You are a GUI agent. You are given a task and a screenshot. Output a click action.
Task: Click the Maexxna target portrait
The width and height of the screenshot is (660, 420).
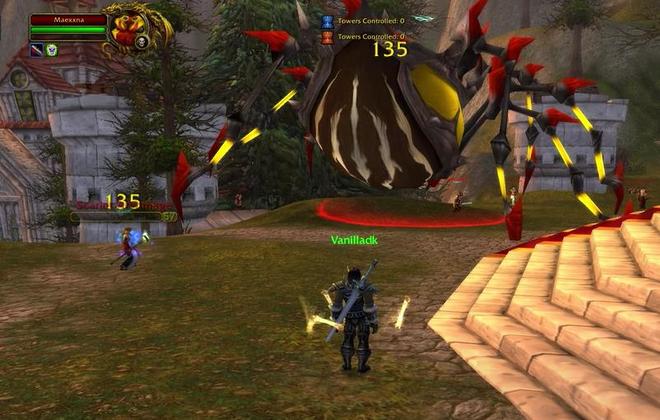click(x=128, y=29)
